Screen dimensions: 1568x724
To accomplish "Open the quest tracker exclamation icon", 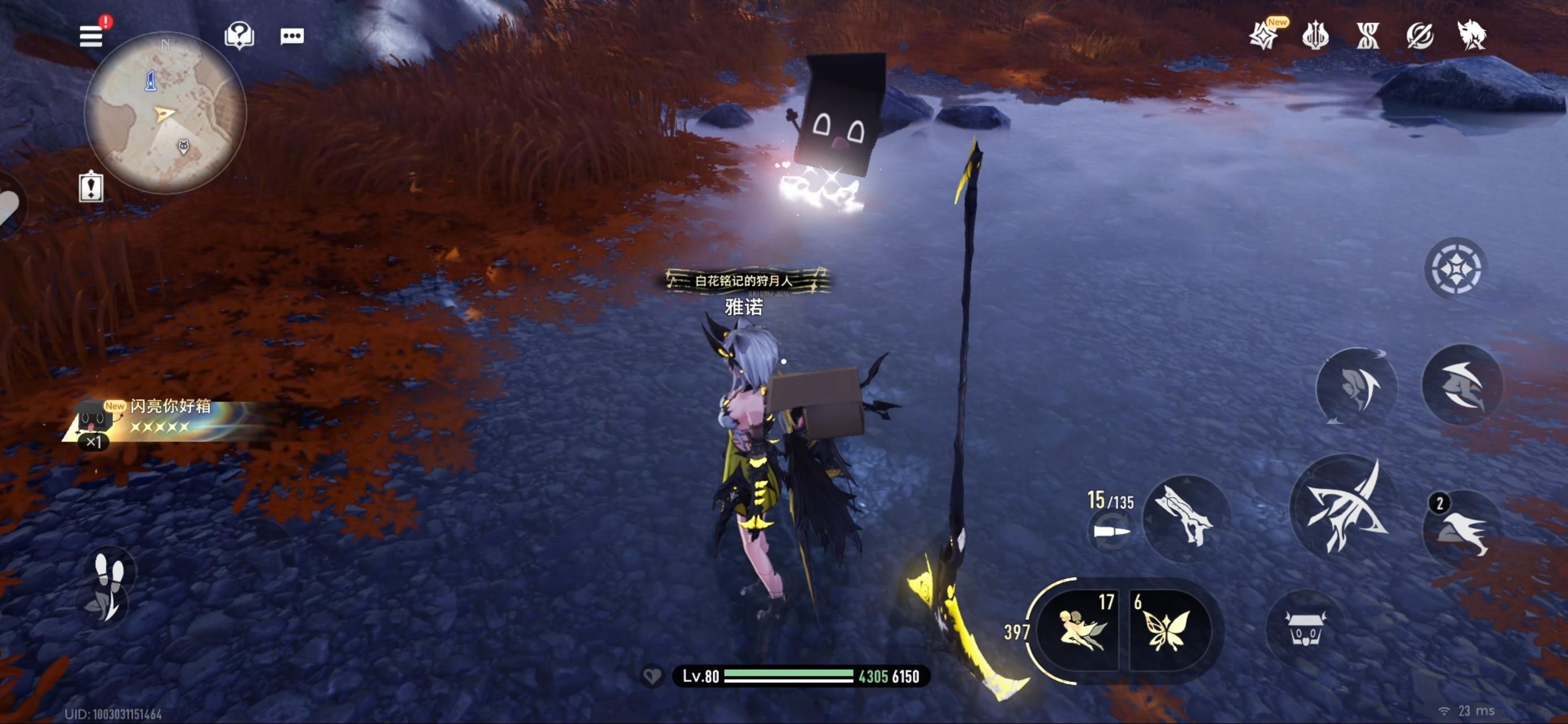I will (91, 186).
